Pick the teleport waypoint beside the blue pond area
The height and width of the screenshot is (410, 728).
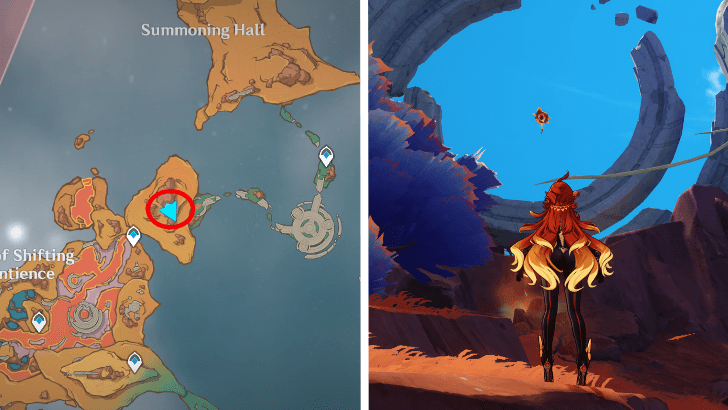tap(39, 321)
